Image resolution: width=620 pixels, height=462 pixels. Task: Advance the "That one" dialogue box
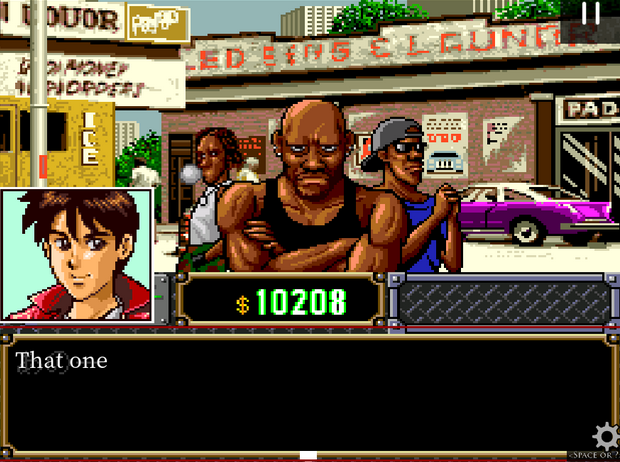pyautogui.click(x=309, y=396)
